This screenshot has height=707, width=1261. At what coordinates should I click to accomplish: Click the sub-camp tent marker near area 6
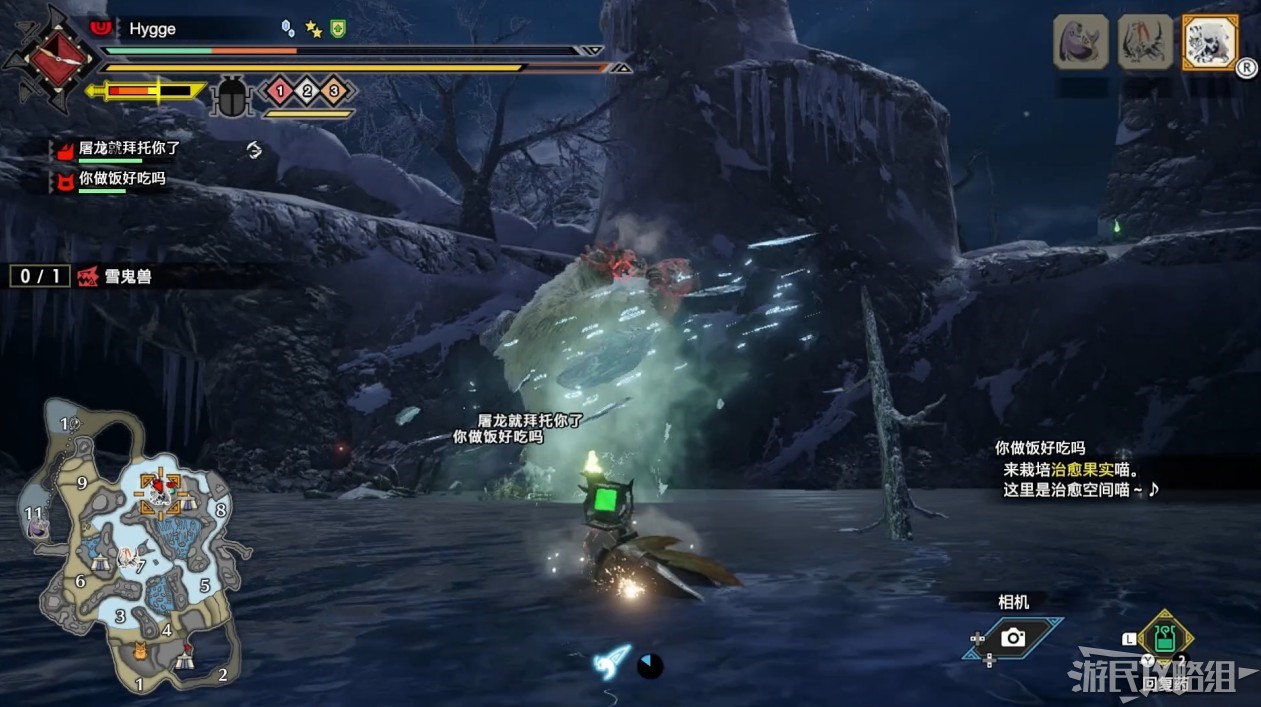100,563
